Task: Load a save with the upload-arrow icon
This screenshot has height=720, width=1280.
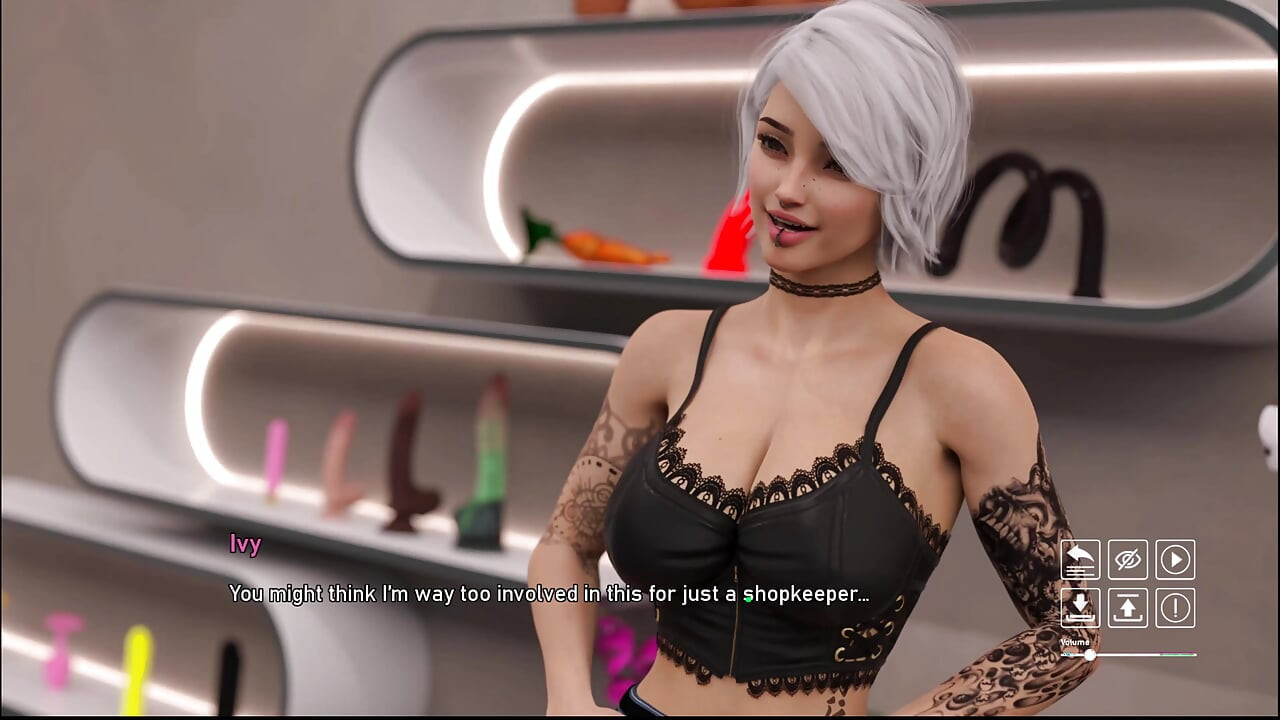Action: 1128,608
